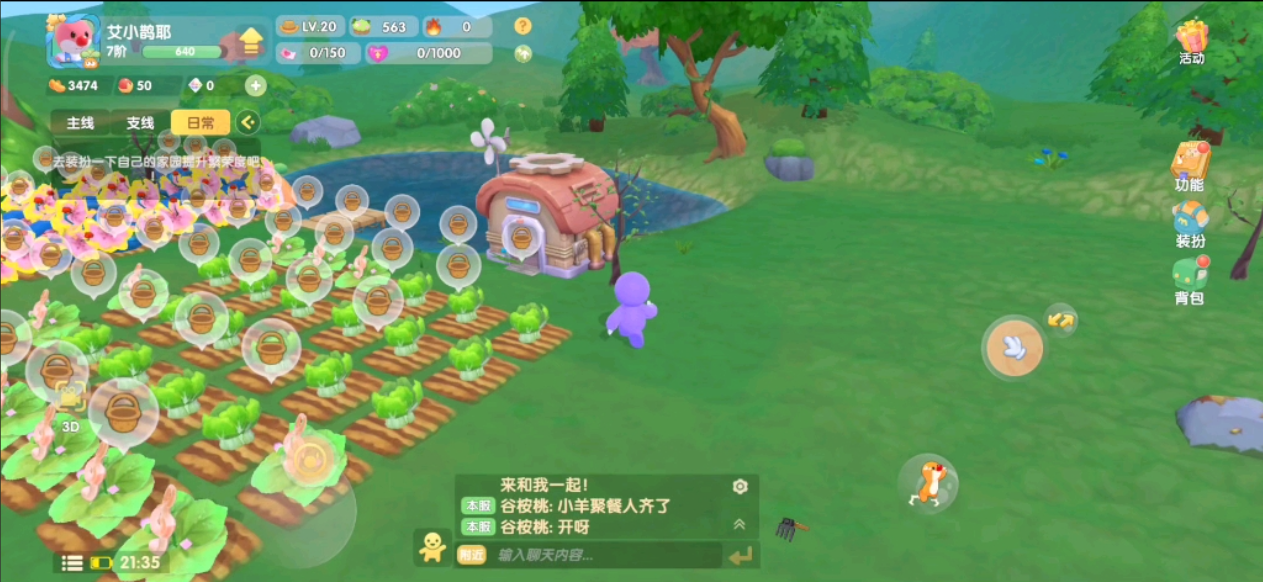The image size is (1263, 582).
Task: Focus the chat text input field
Action: point(600,555)
